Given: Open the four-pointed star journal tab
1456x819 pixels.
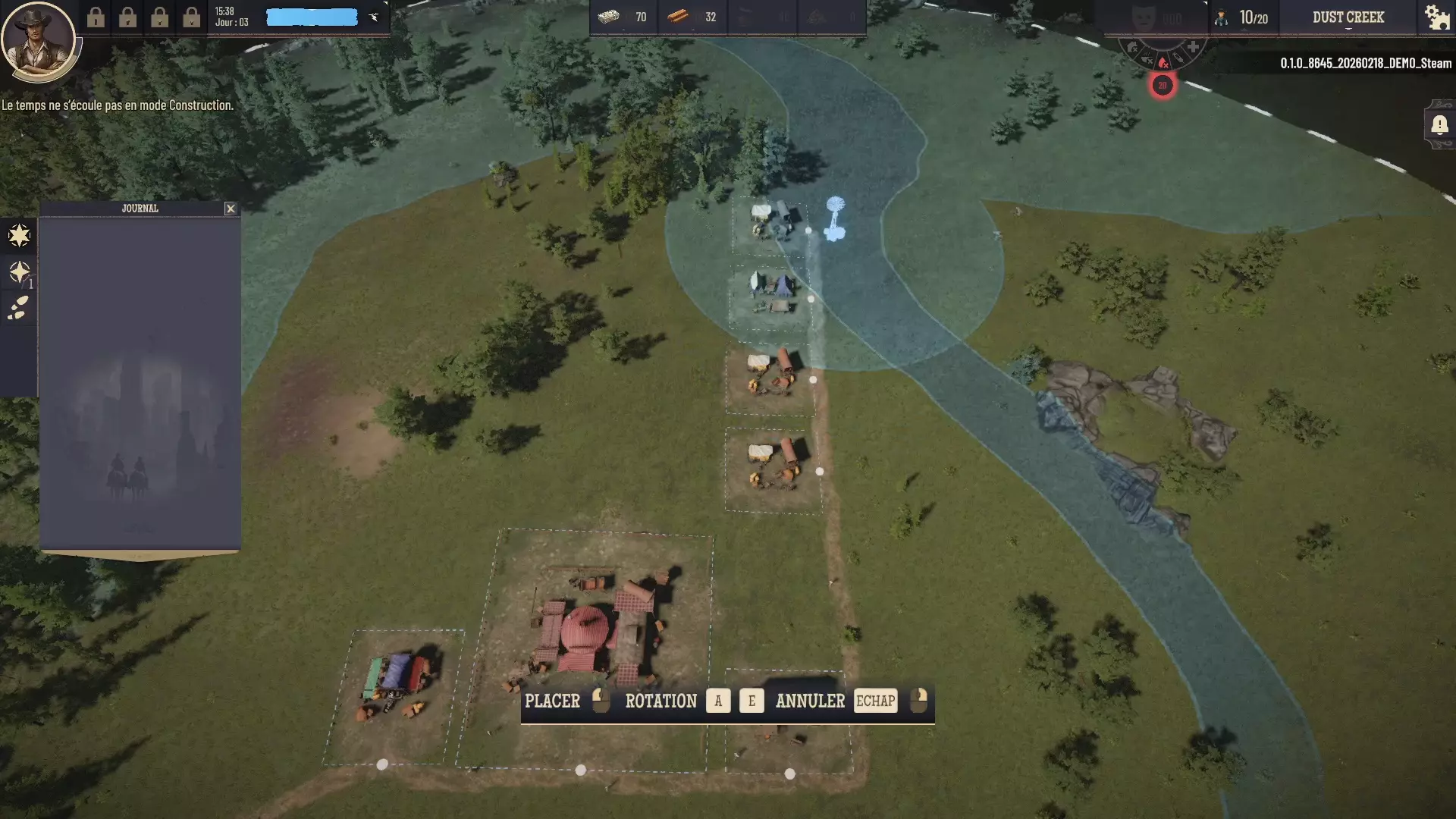Looking at the screenshot, I should point(19,272).
